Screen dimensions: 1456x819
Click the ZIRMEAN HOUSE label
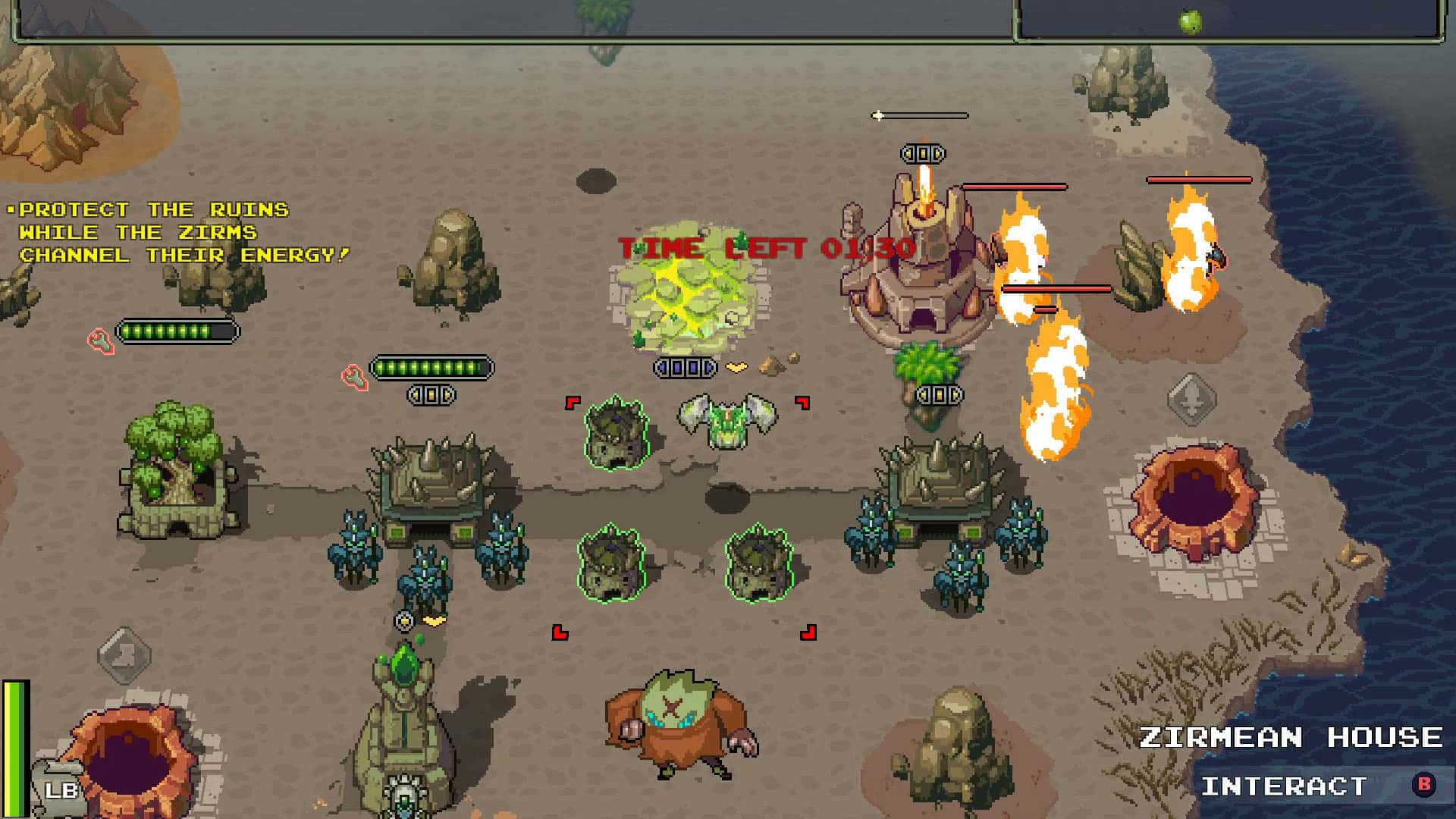(1289, 736)
